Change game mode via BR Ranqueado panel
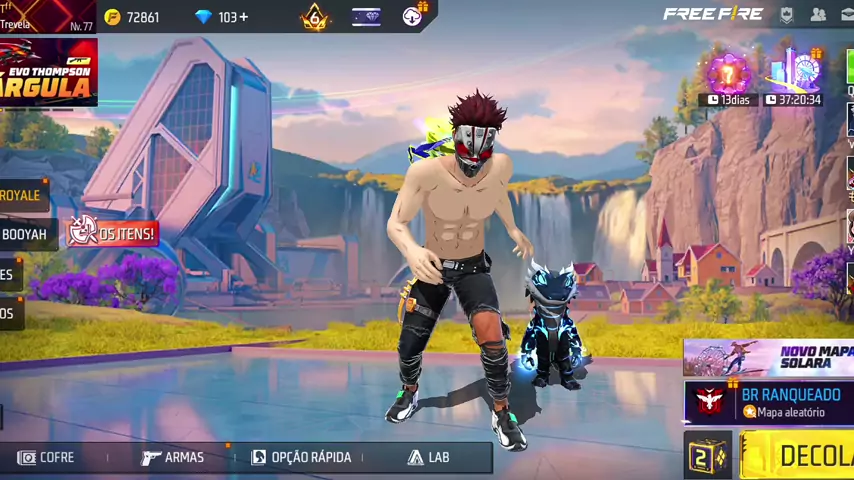854x480 pixels. coord(770,402)
